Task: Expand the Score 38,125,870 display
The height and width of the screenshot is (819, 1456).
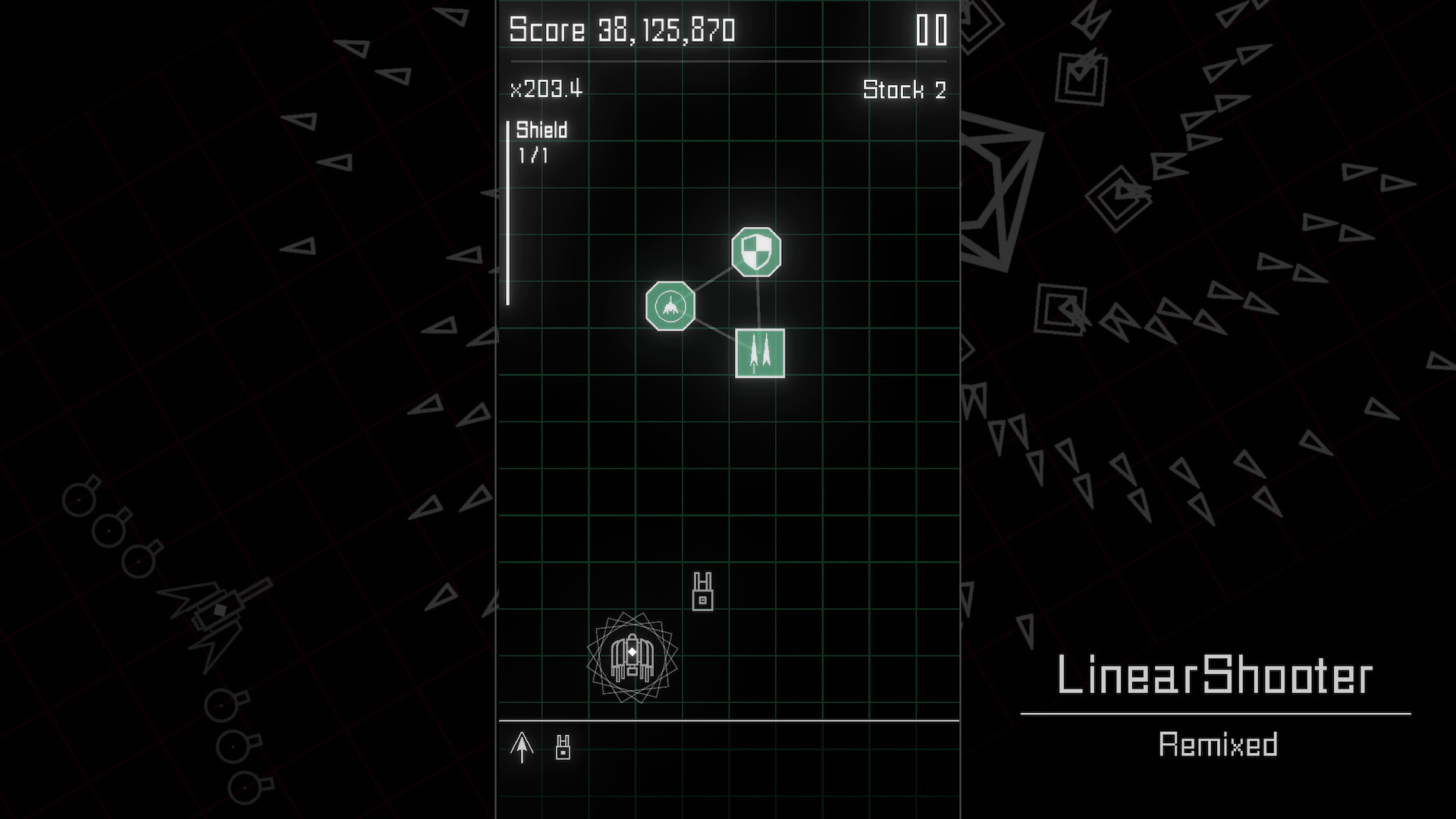Action: point(620,30)
